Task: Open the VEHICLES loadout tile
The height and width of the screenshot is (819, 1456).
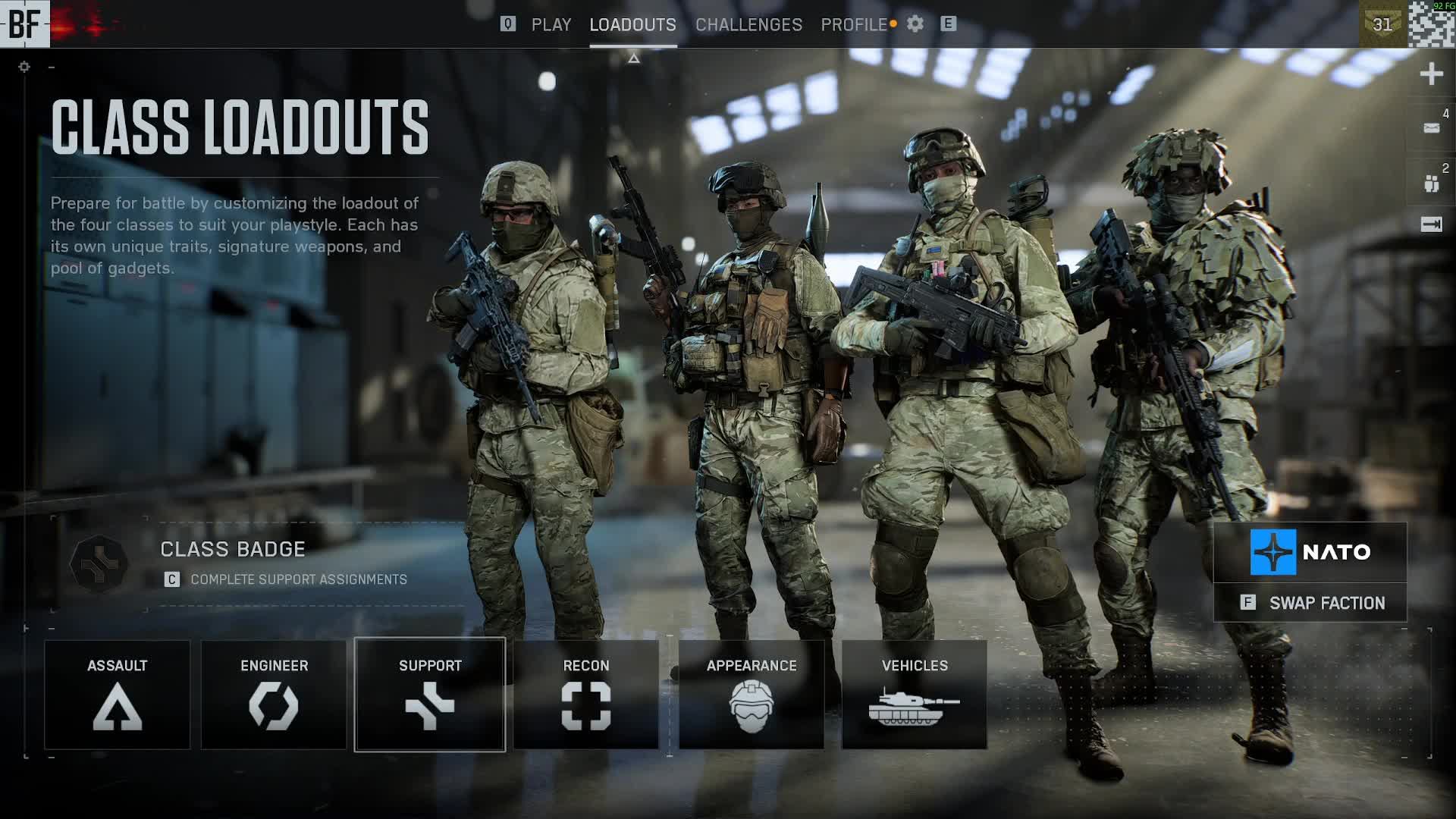Action: coord(915,695)
